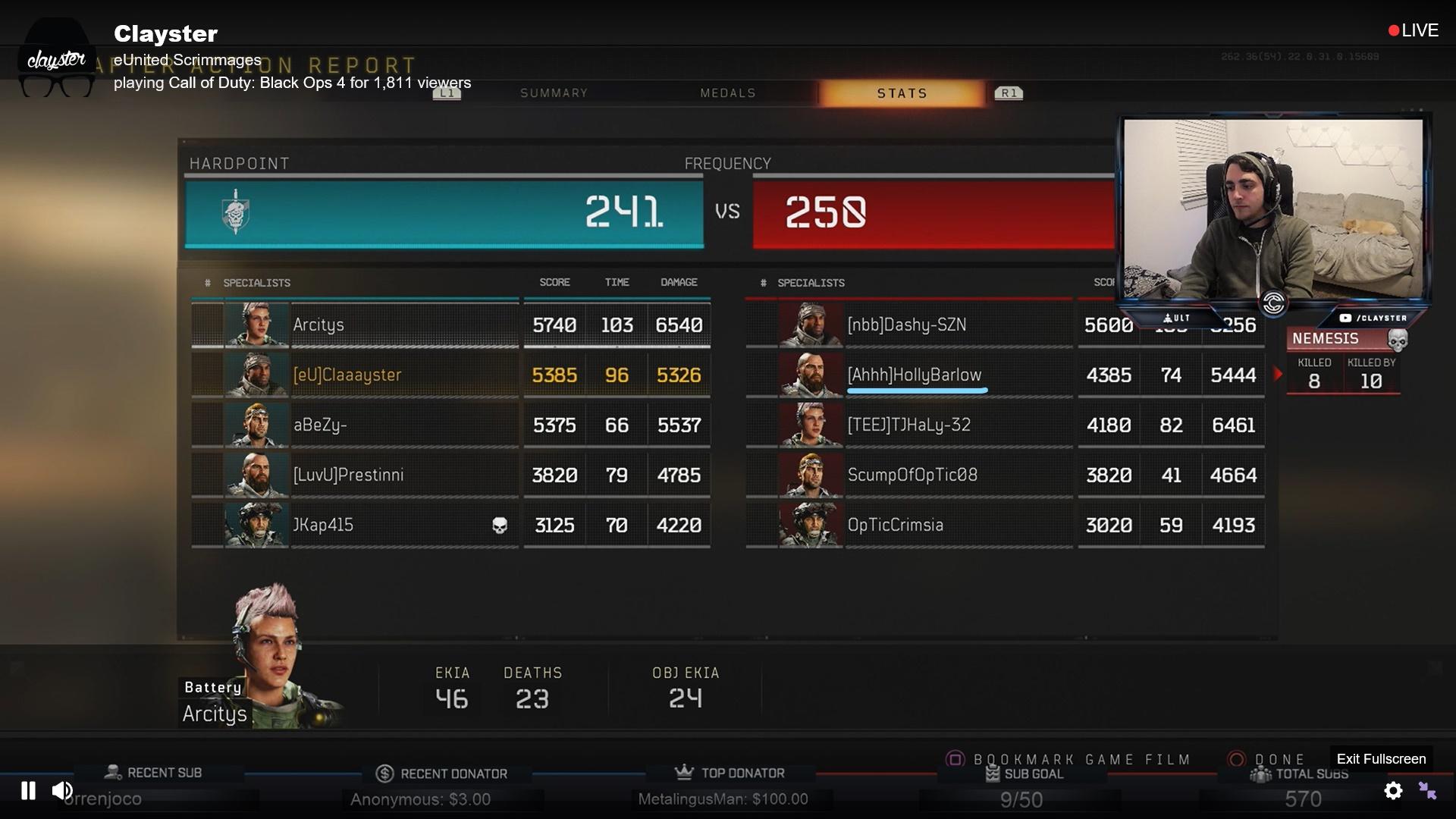Viewport: 1456px width, 819px height.
Task: Switch to the SUMMARY tab
Action: click(554, 93)
